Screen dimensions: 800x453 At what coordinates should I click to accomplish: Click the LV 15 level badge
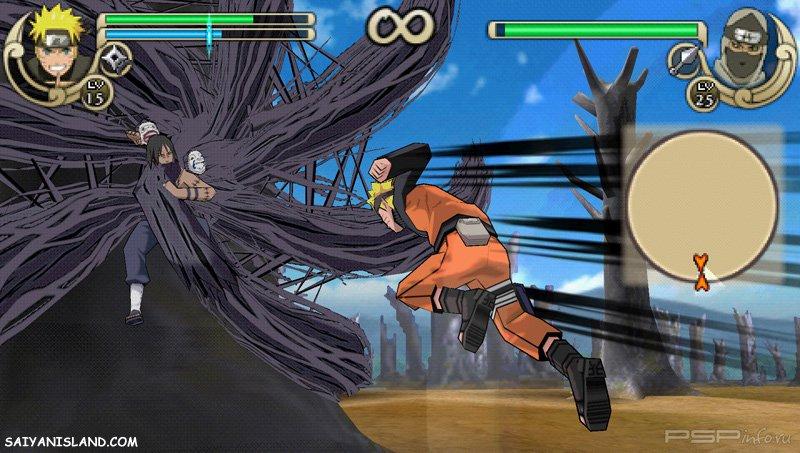[x=98, y=92]
